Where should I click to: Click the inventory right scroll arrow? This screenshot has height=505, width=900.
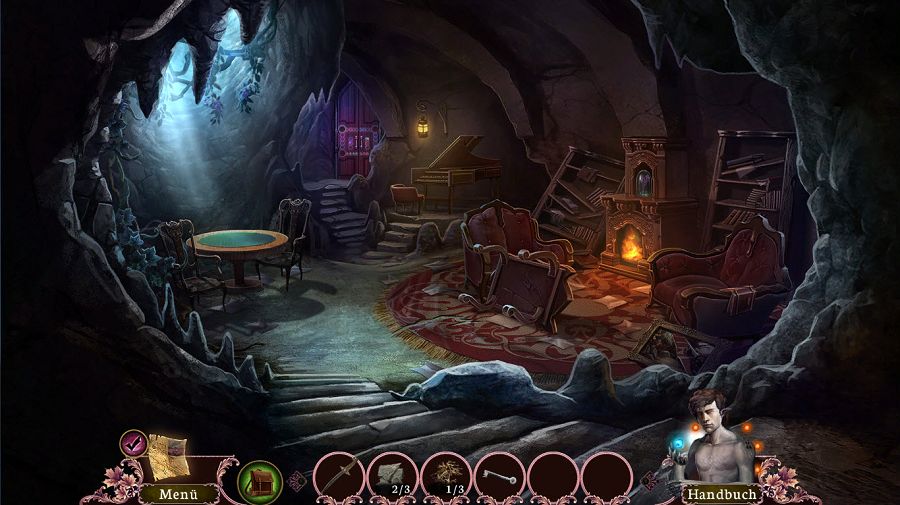tap(647, 482)
